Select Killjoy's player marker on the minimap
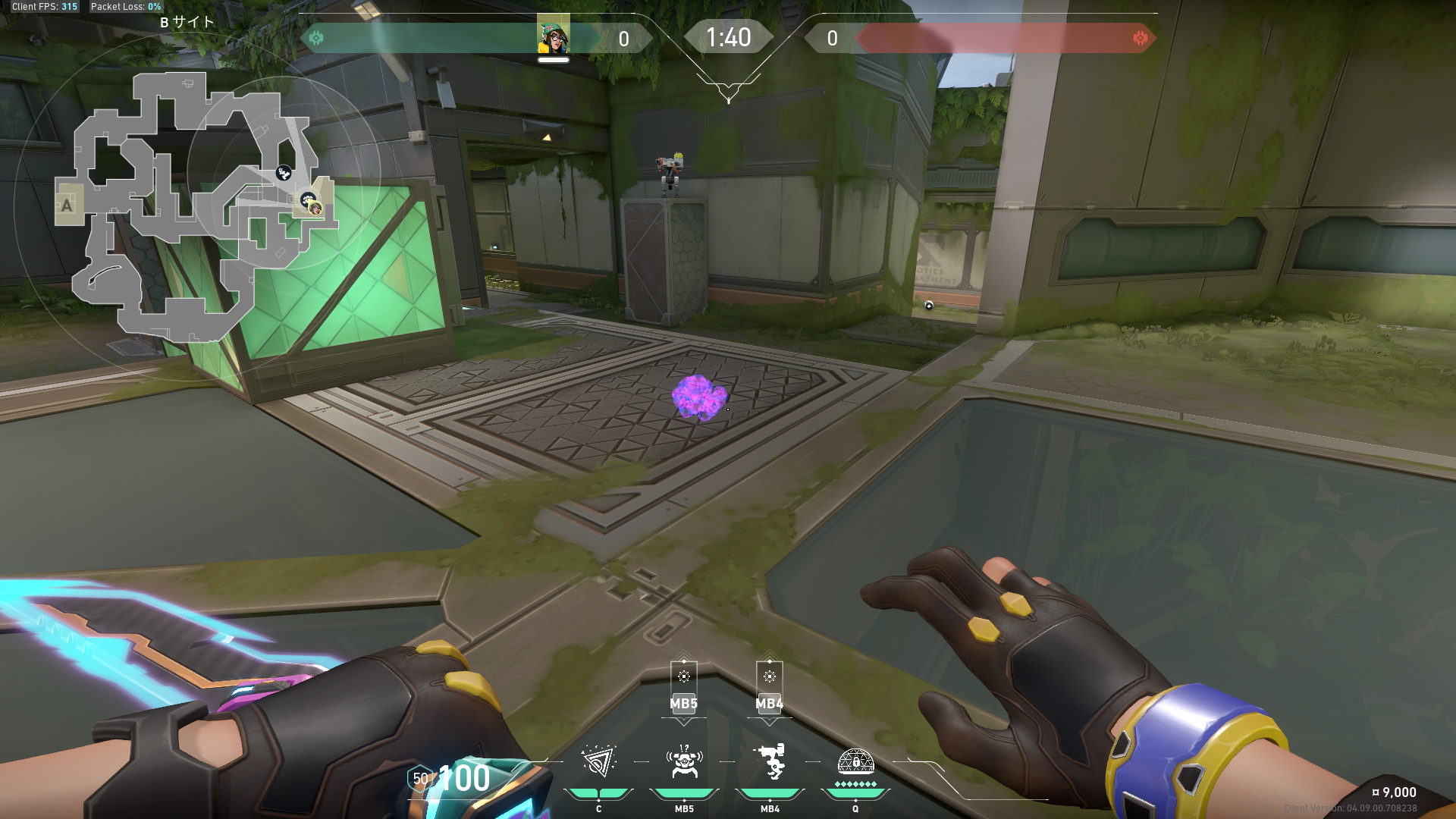This screenshot has width=1456, height=819. [x=315, y=209]
